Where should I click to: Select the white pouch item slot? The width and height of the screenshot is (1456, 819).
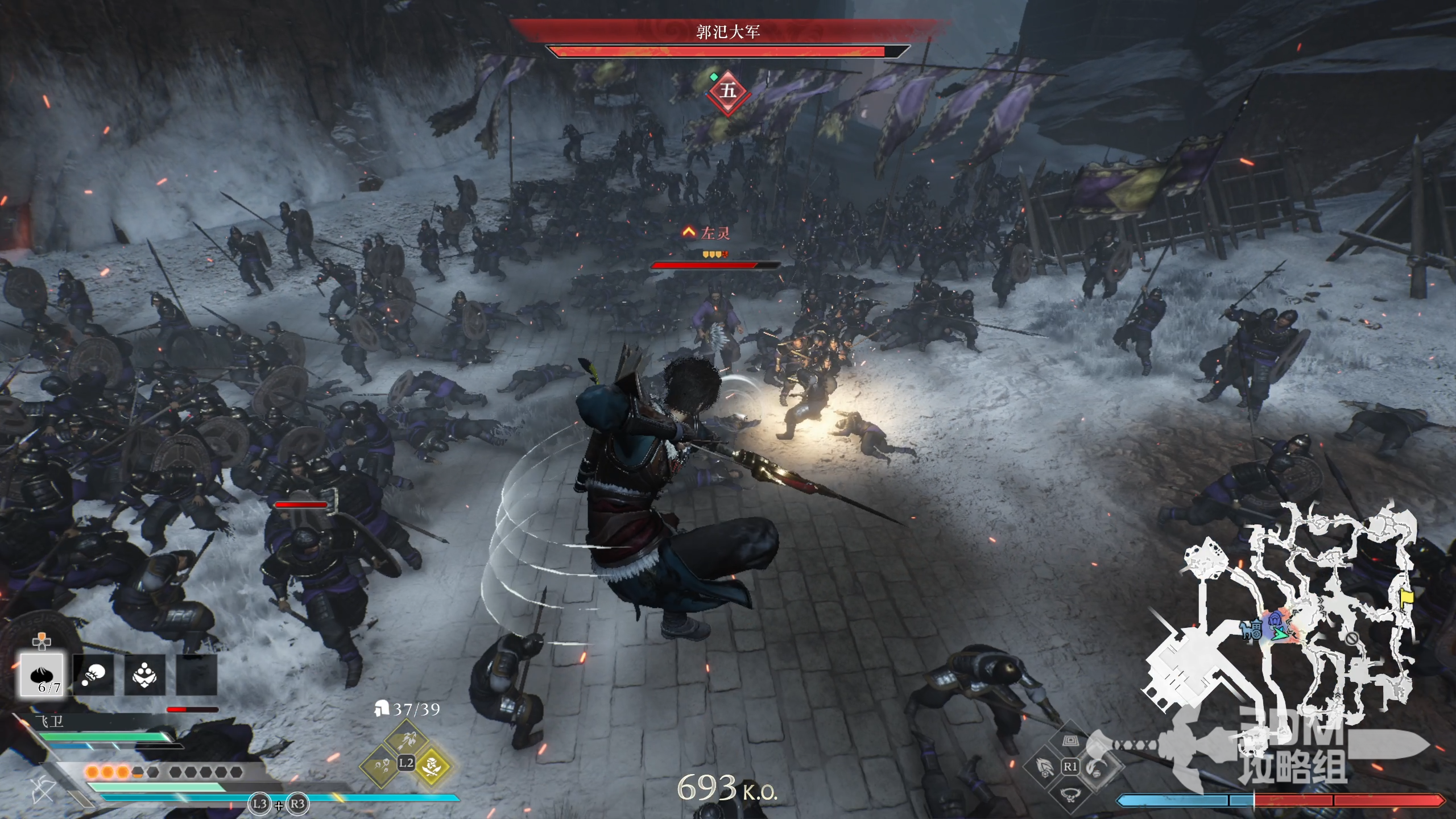[x=93, y=675]
